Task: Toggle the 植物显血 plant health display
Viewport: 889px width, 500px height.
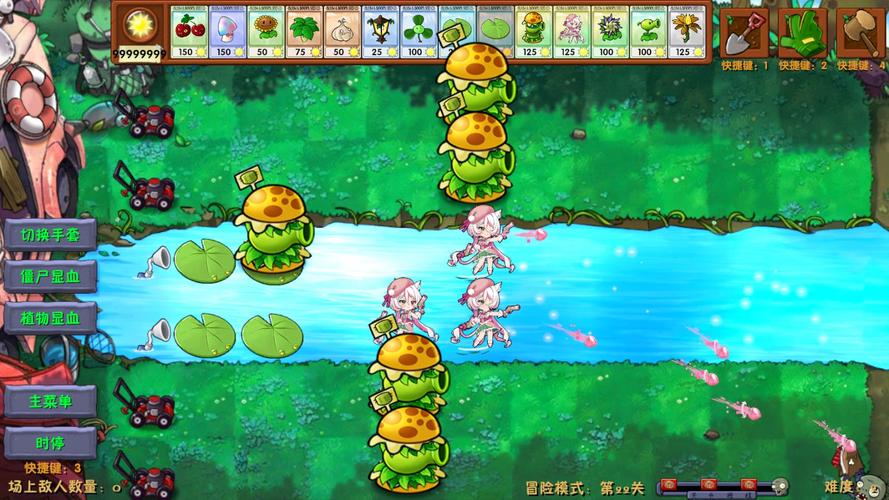Action: point(50,318)
